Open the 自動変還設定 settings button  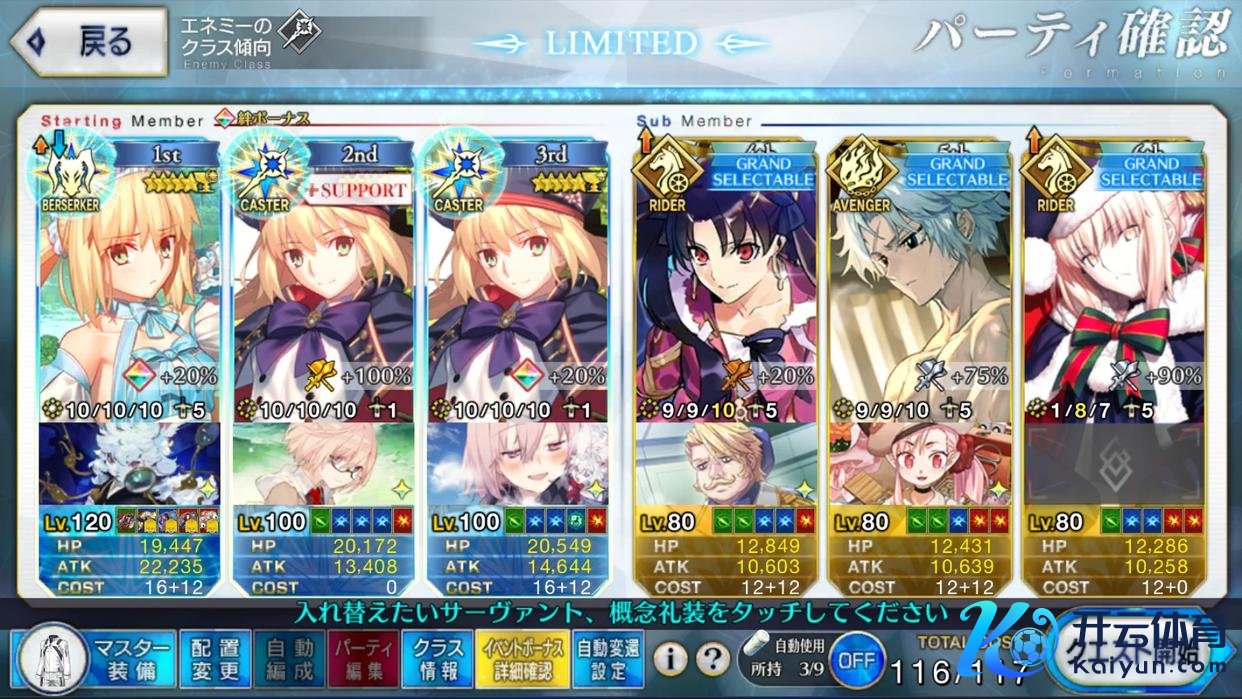point(609,657)
